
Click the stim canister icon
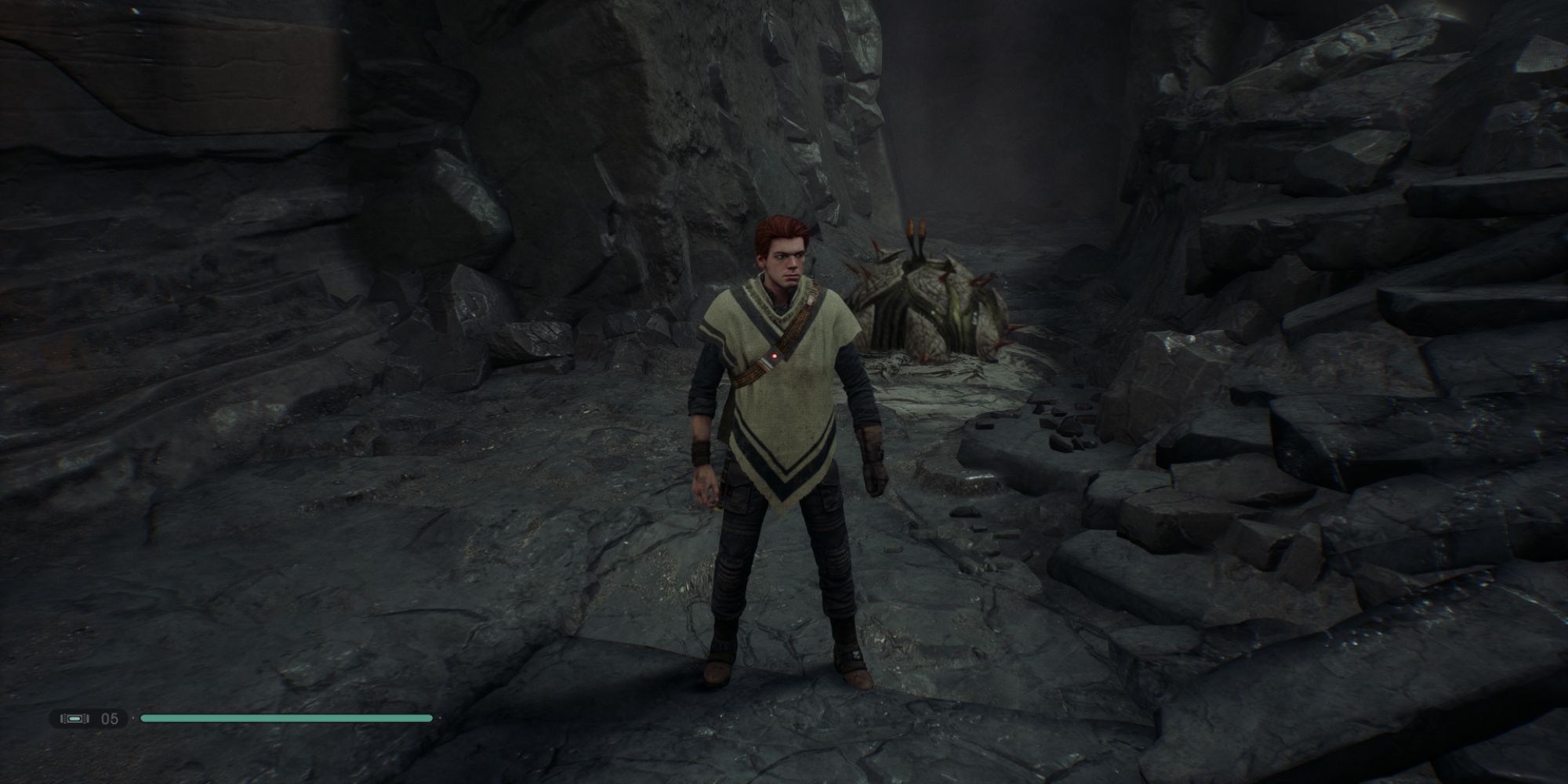coord(74,717)
